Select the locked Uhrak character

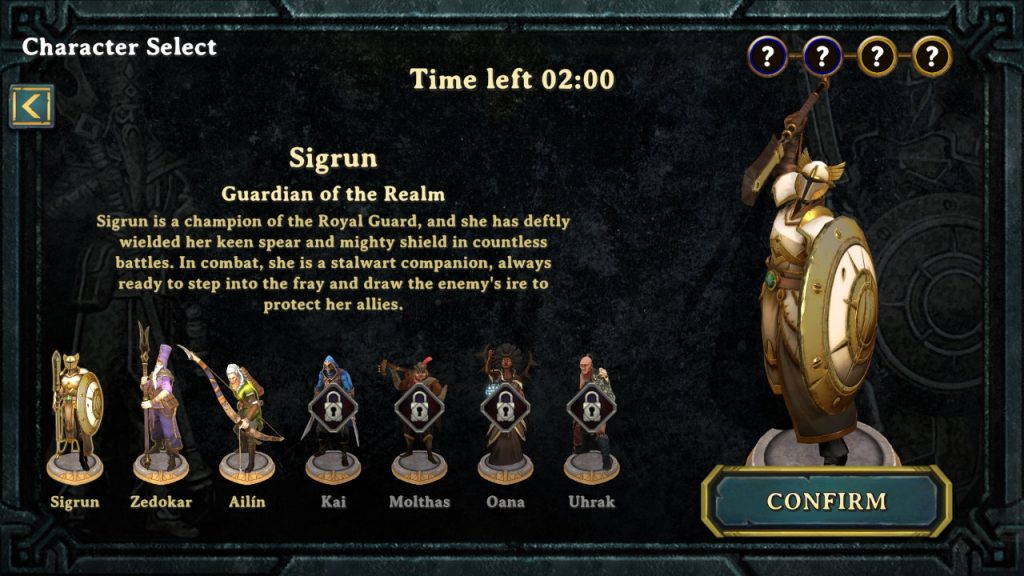click(x=591, y=415)
